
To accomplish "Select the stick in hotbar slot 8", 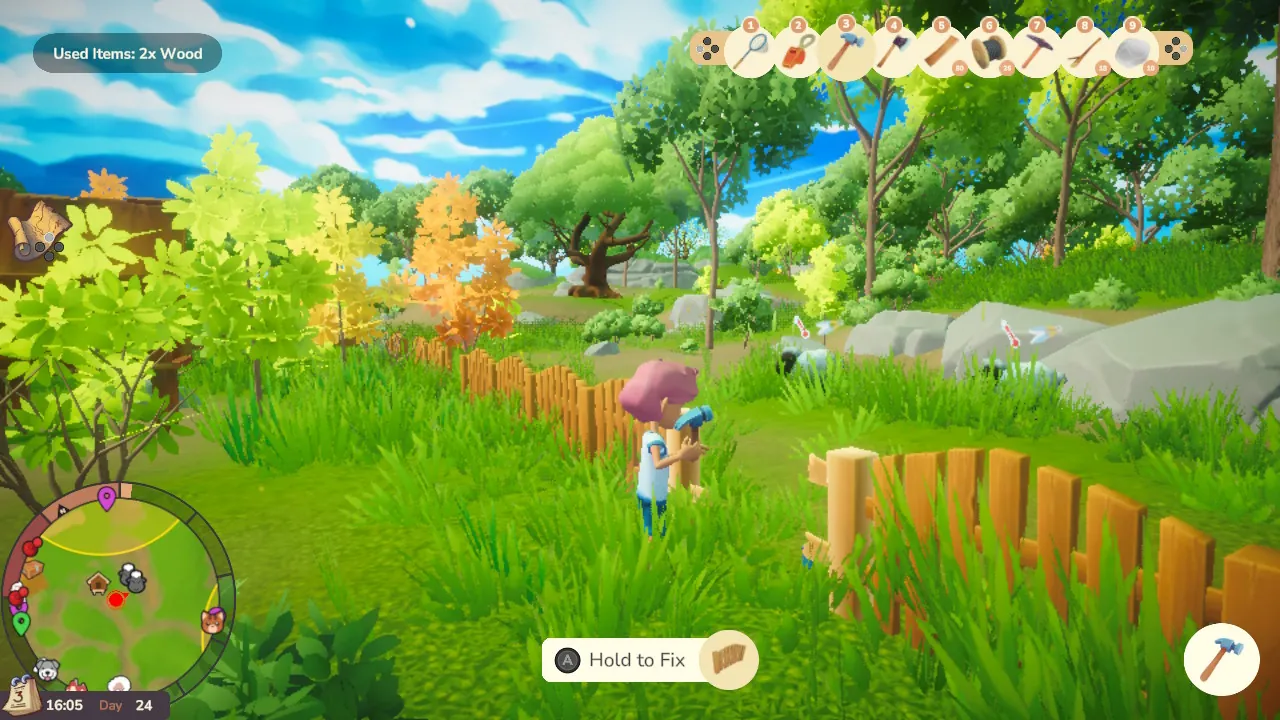I will coord(1084,51).
